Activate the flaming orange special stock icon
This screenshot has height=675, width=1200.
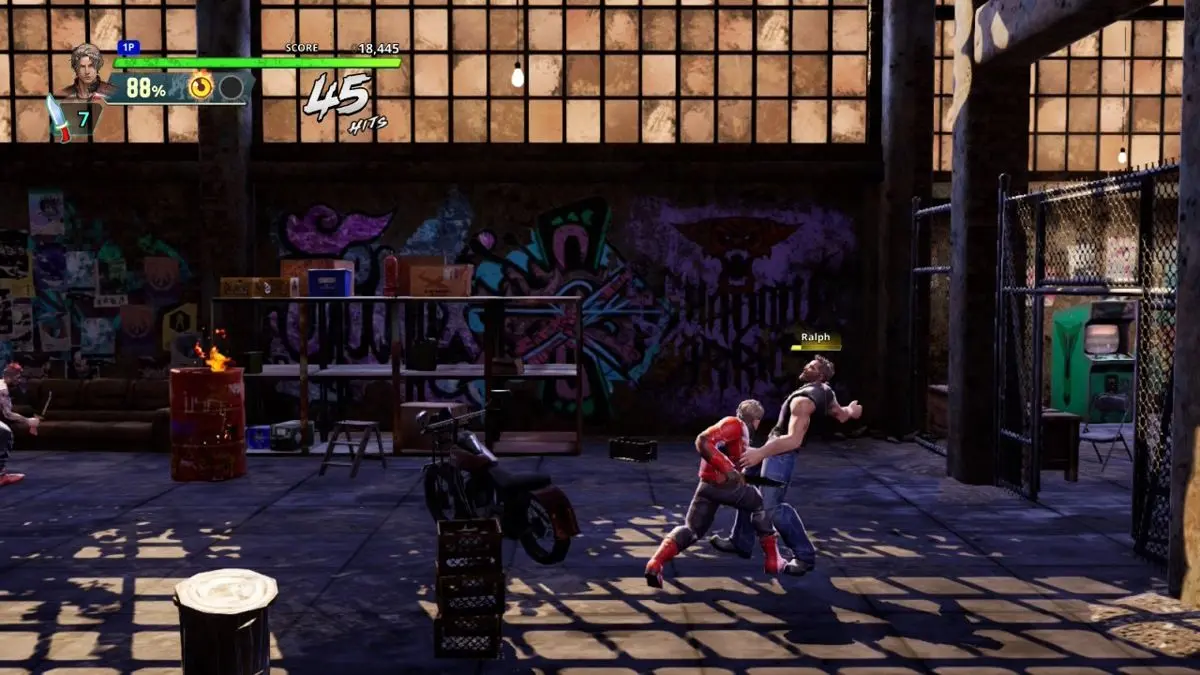[x=201, y=87]
